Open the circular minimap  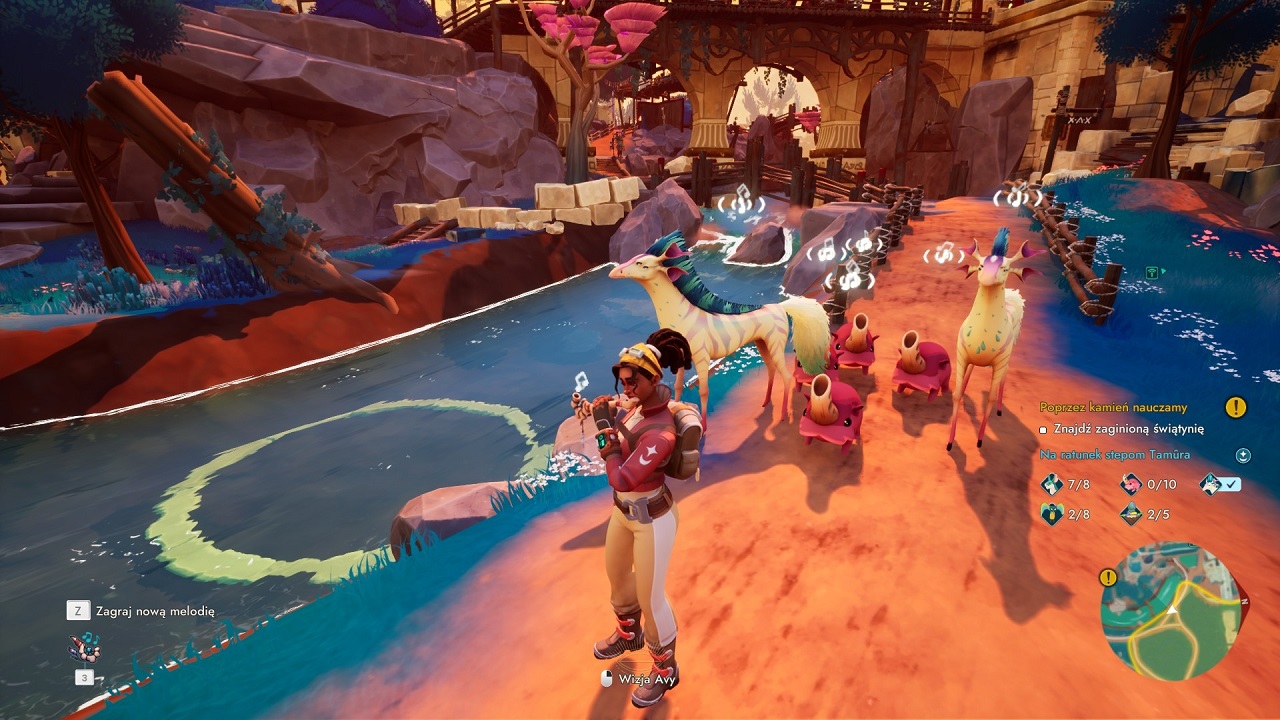pos(1171,611)
